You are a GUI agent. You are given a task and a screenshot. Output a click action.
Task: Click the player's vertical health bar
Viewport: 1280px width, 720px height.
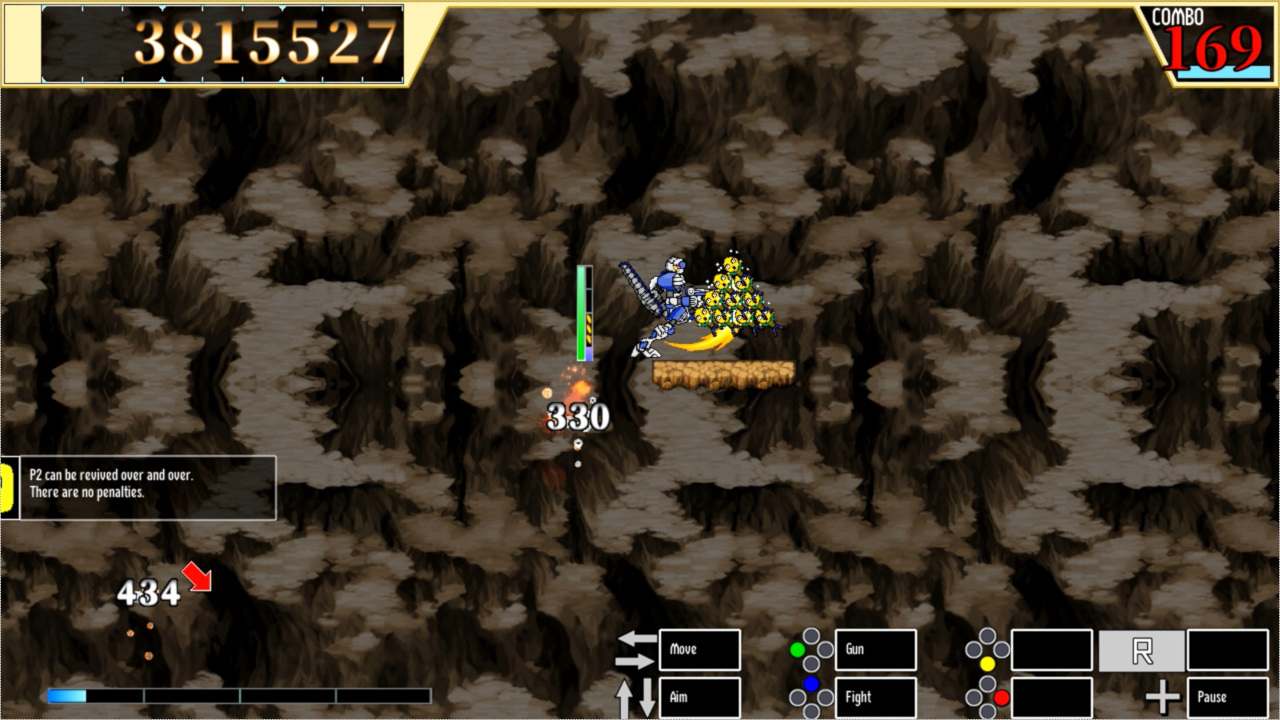[x=585, y=310]
